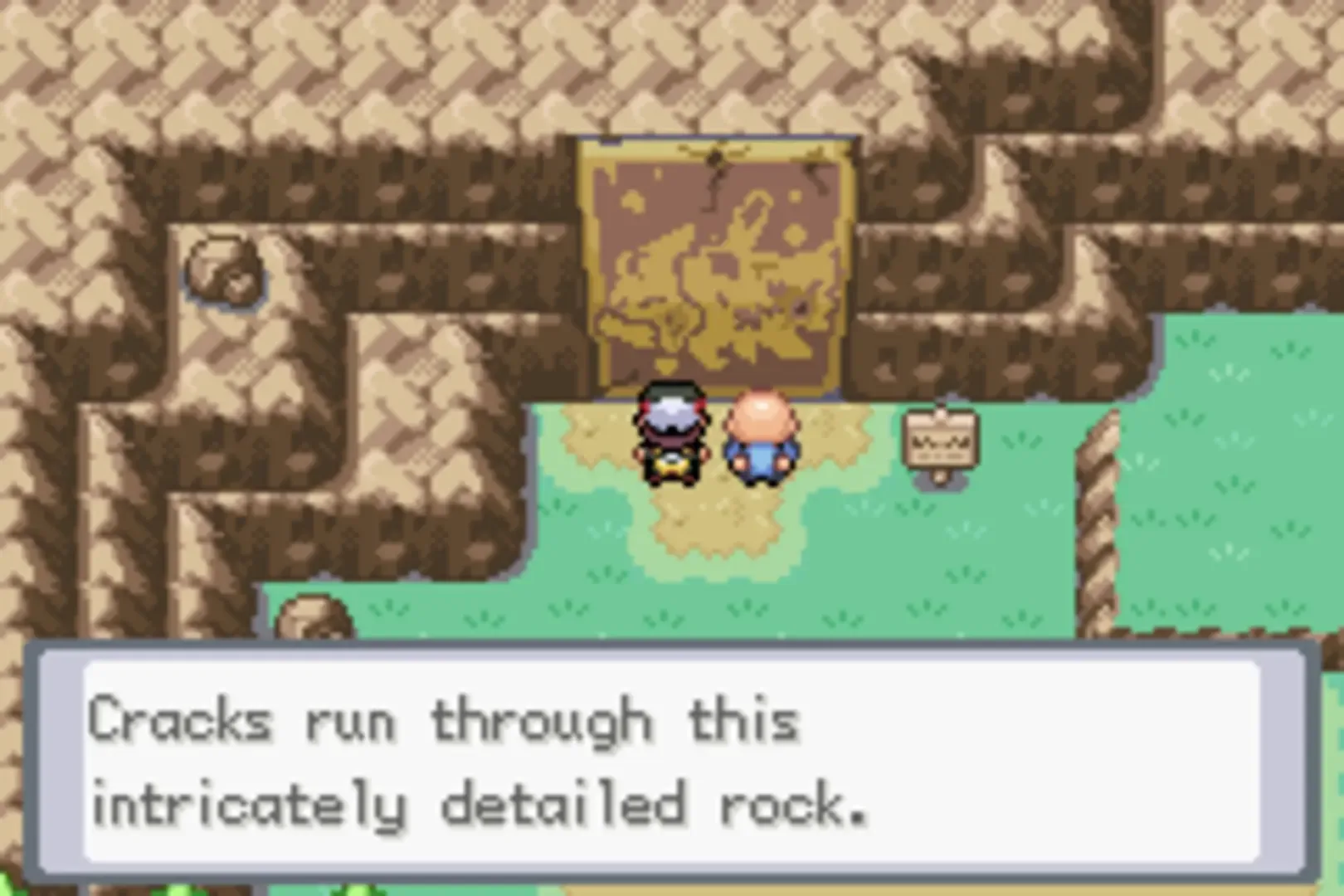
Task: Select the player character sprite
Action: coord(674,436)
